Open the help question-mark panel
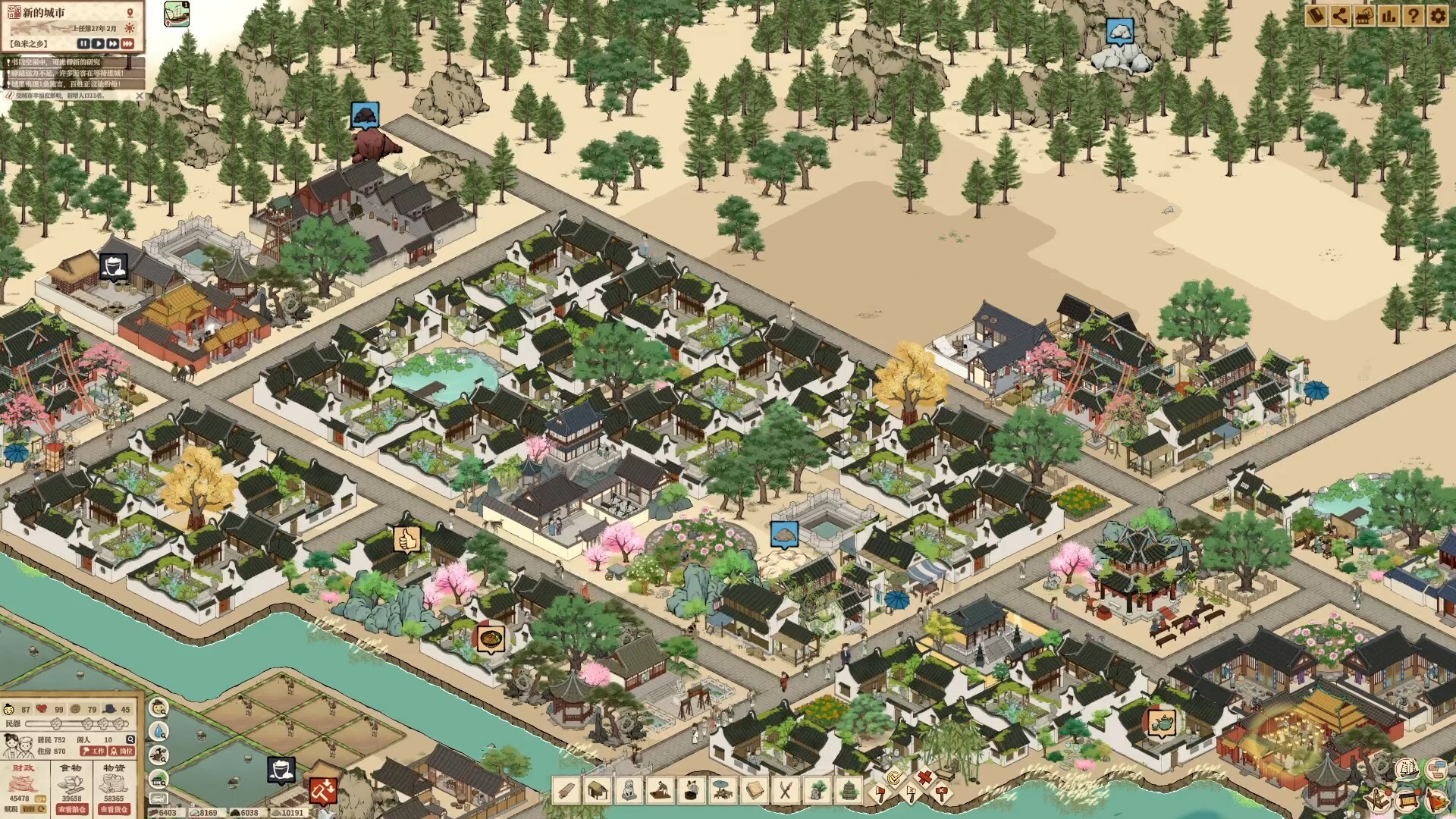Image resolution: width=1456 pixels, height=819 pixels. tap(1414, 15)
